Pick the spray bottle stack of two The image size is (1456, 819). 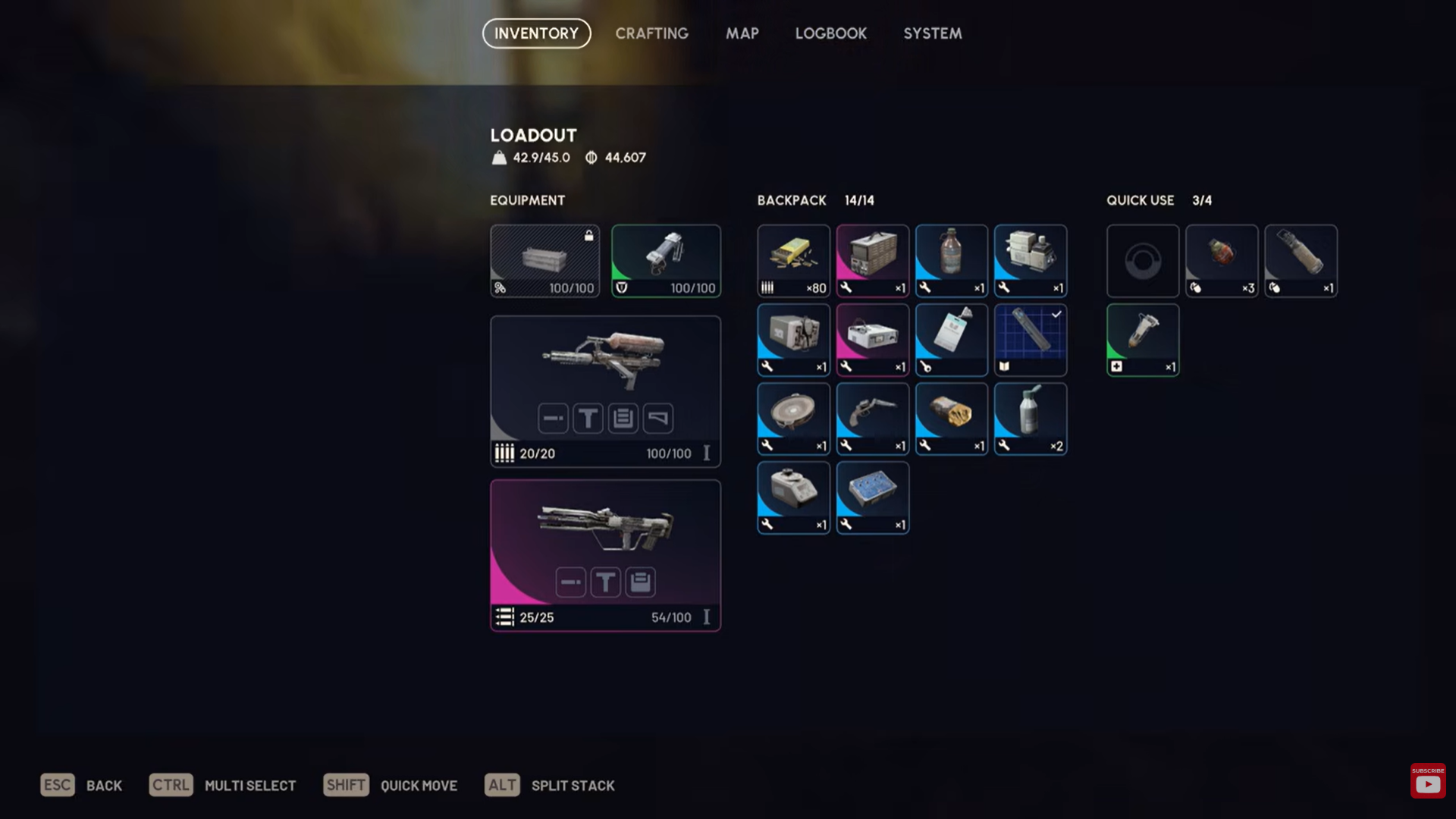tap(1030, 419)
